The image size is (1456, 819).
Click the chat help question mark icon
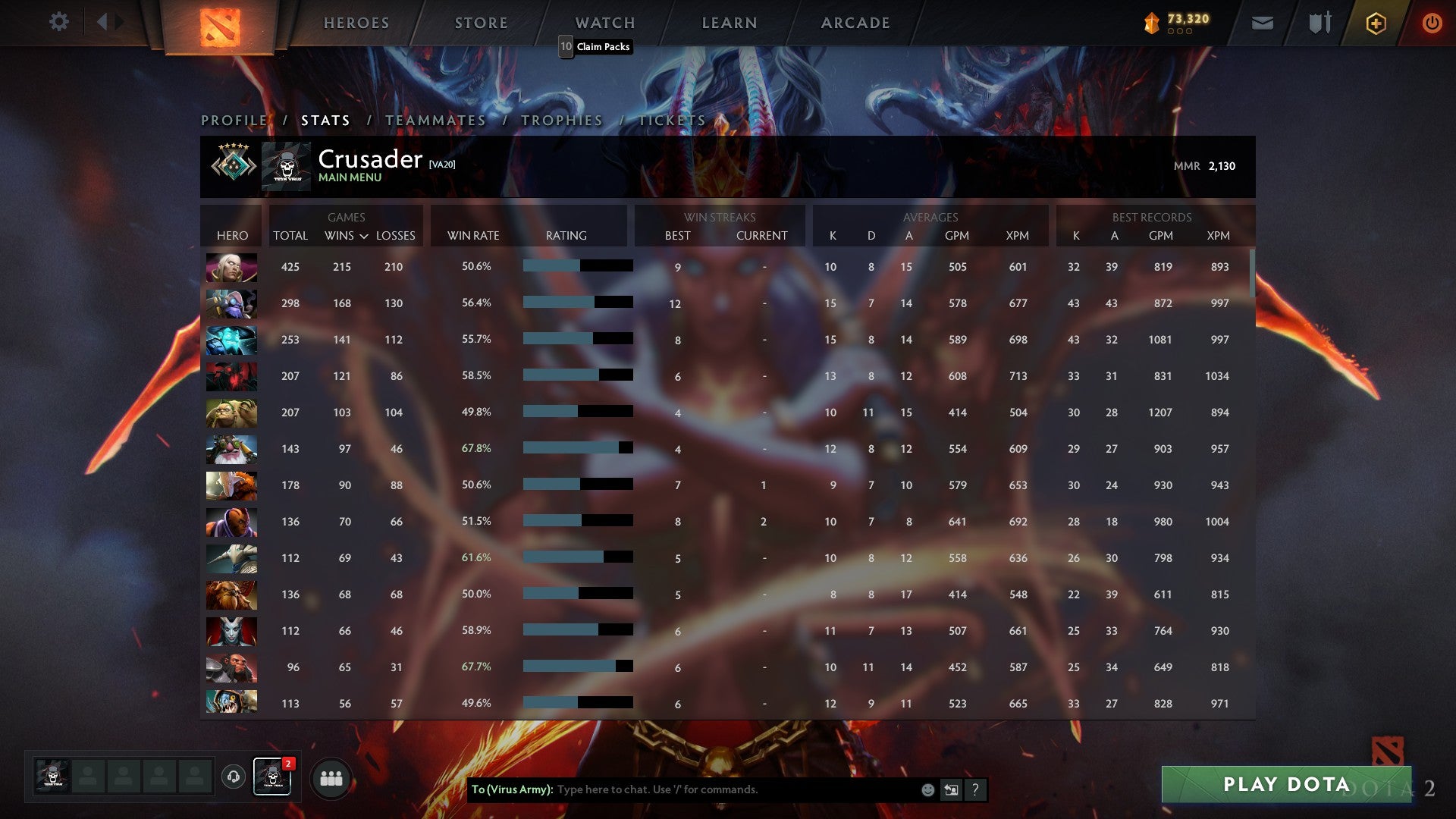976,789
